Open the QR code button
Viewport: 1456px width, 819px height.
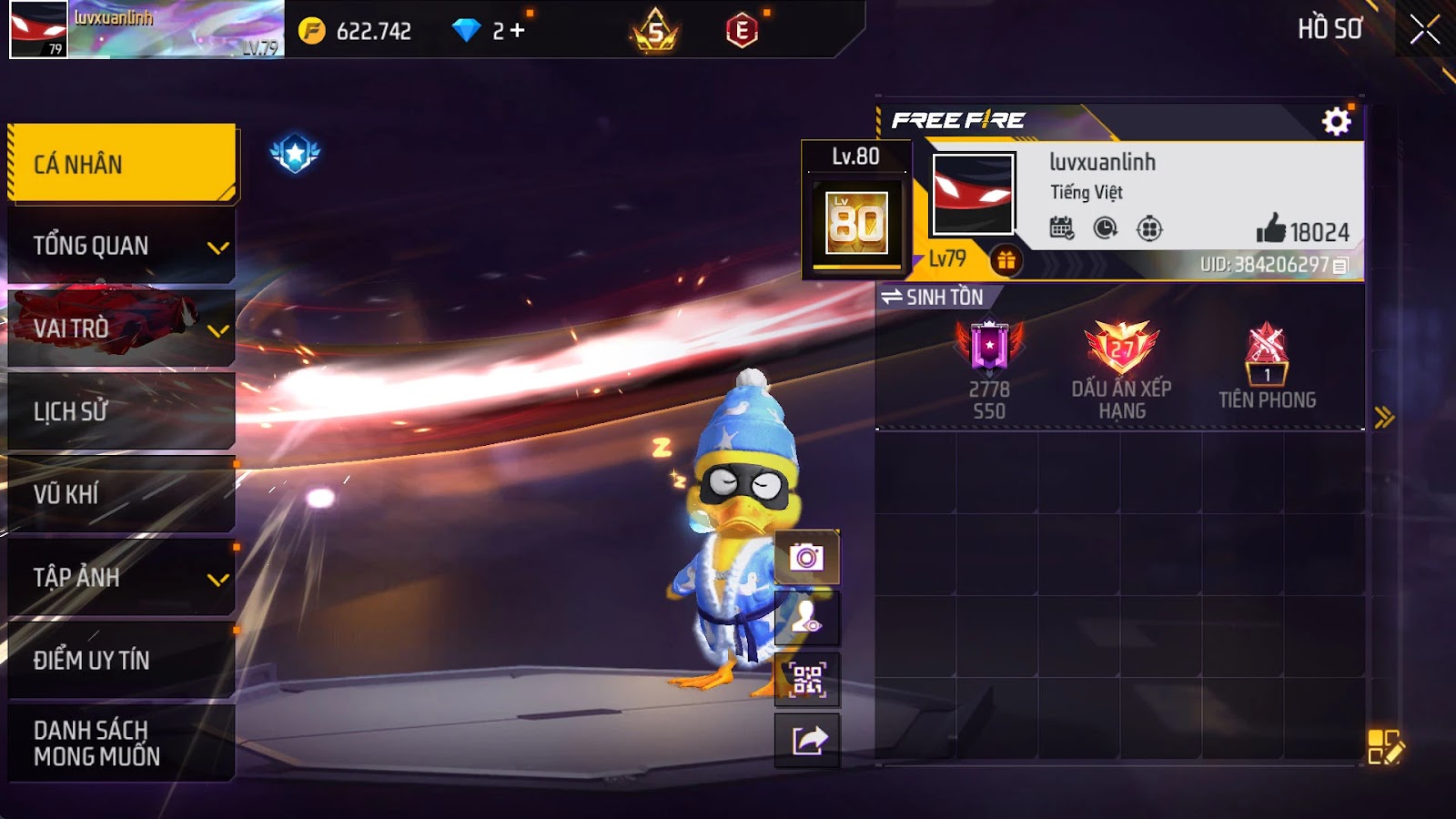pos(807,679)
